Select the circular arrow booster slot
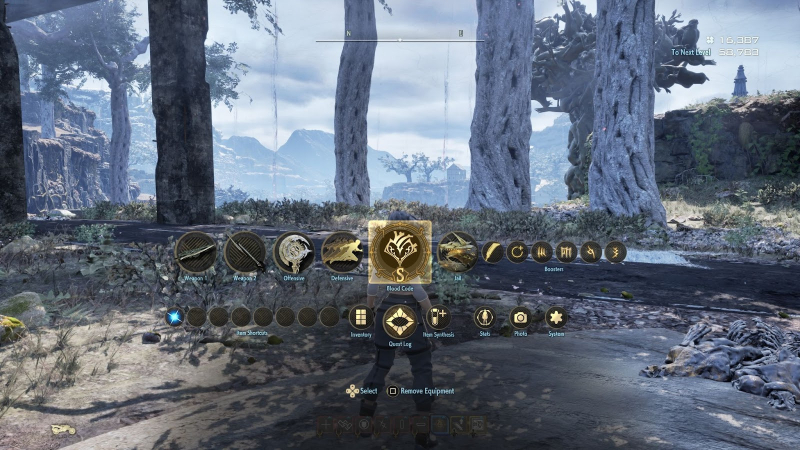The height and width of the screenshot is (450, 800). tap(518, 252)
